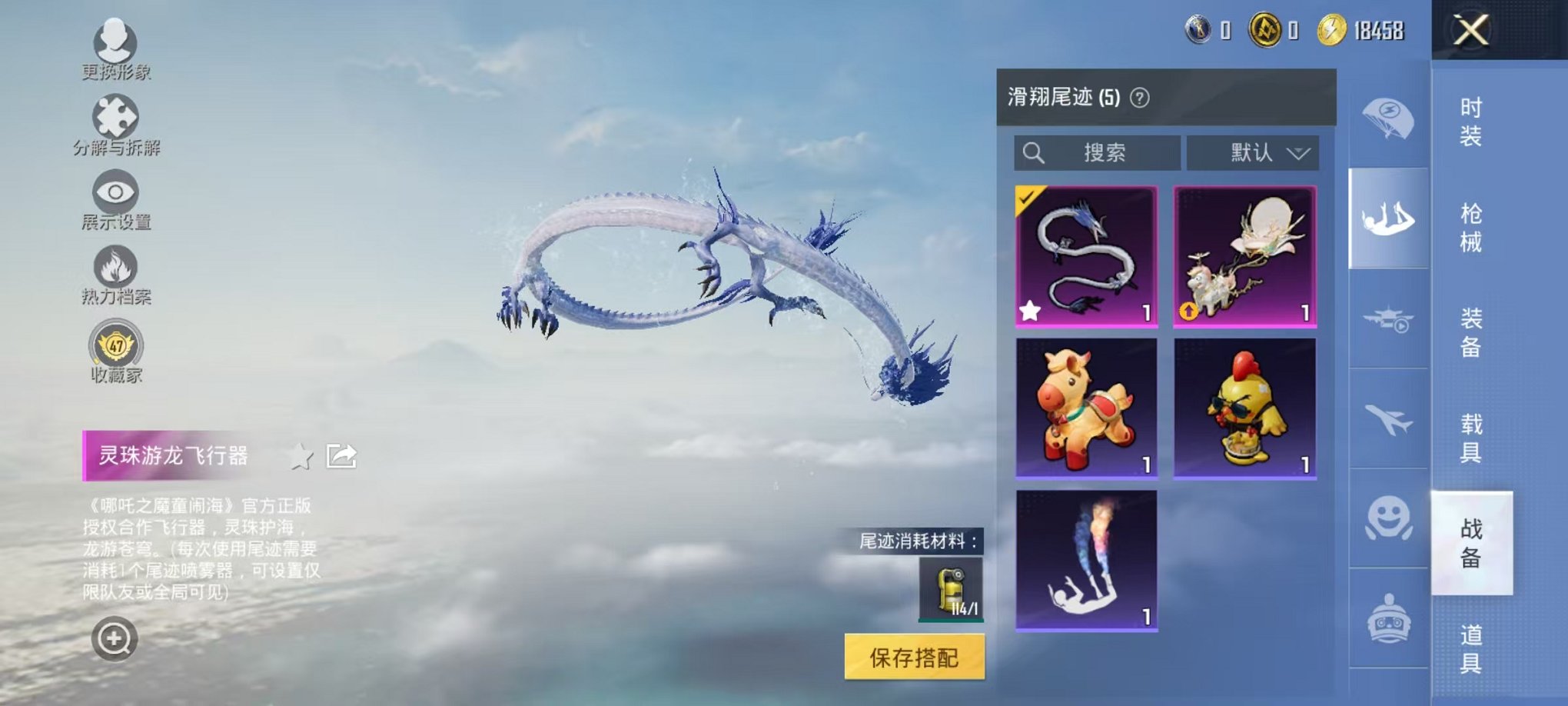Deselect the equipped dragon trail checkmark
This screenshot has height=706, width=1568.
pyautogui.click(x=1027, y=197)
